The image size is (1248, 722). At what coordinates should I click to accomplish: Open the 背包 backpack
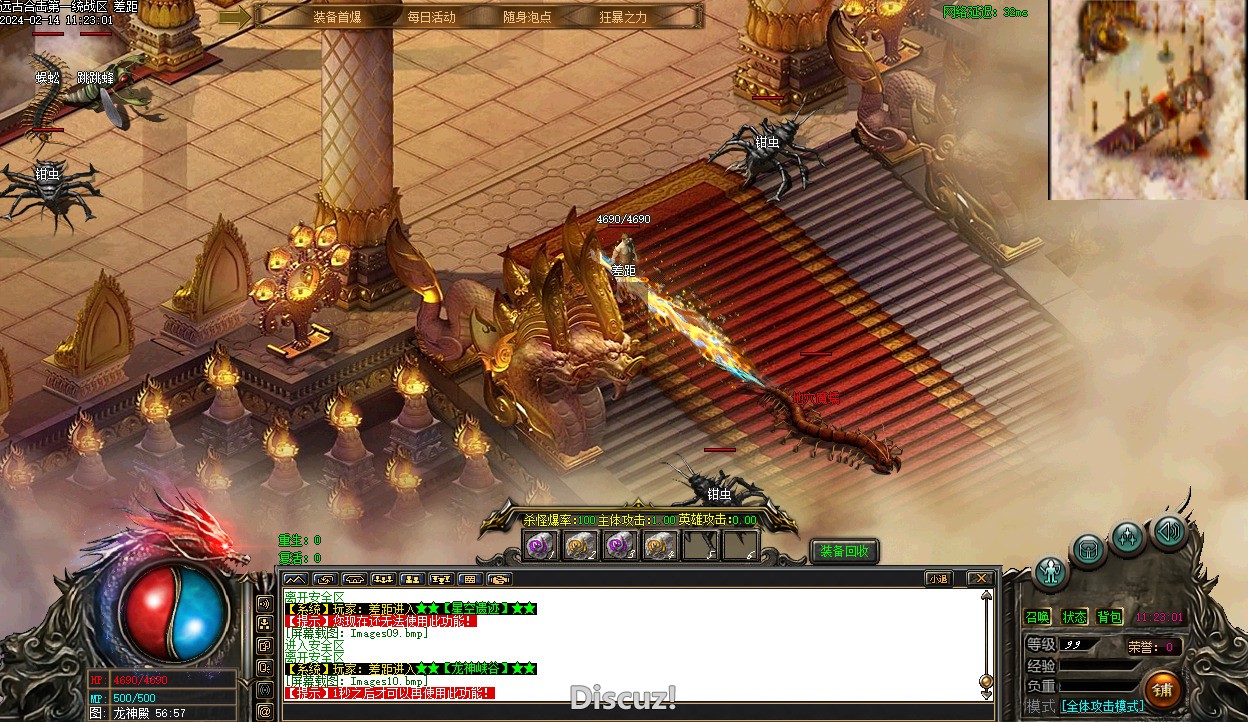click(1109, 617)
